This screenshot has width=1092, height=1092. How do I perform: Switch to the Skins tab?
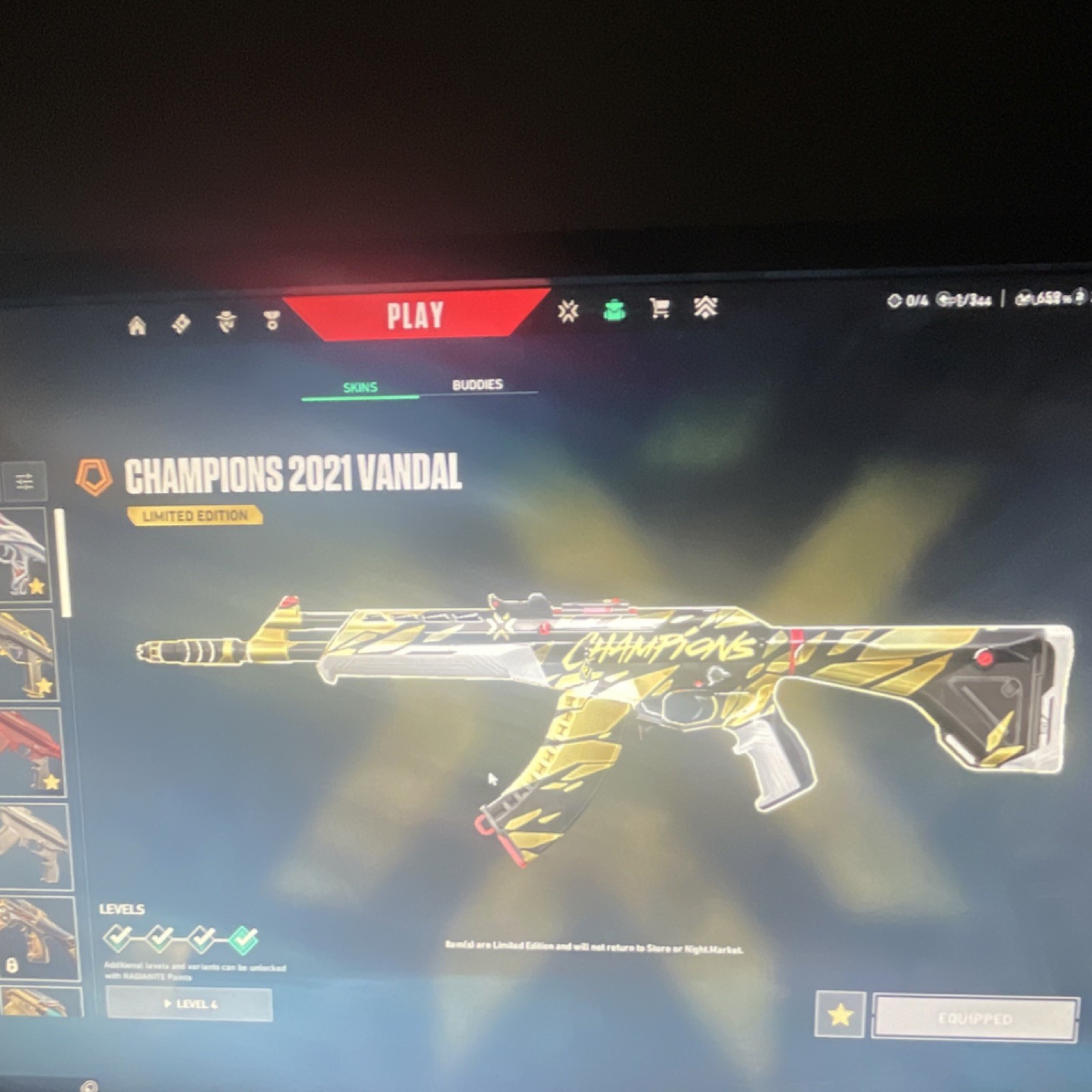click(360, 386)
